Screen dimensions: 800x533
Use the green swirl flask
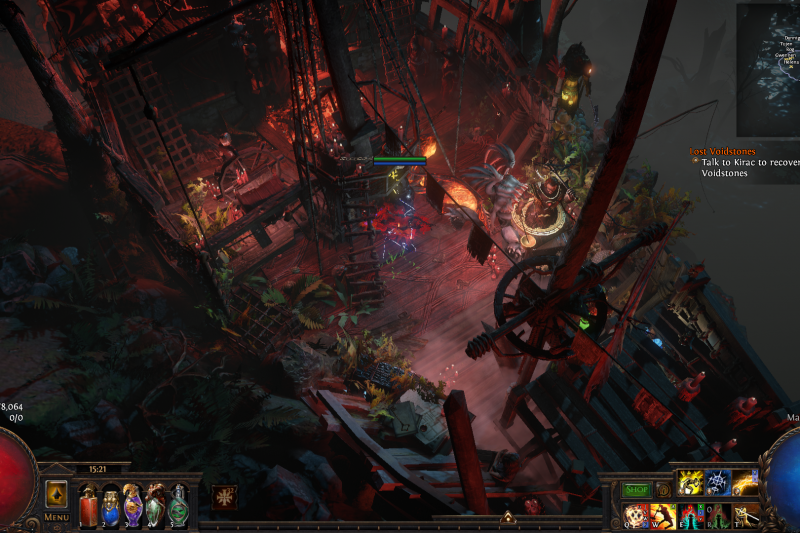coord(177,505)
